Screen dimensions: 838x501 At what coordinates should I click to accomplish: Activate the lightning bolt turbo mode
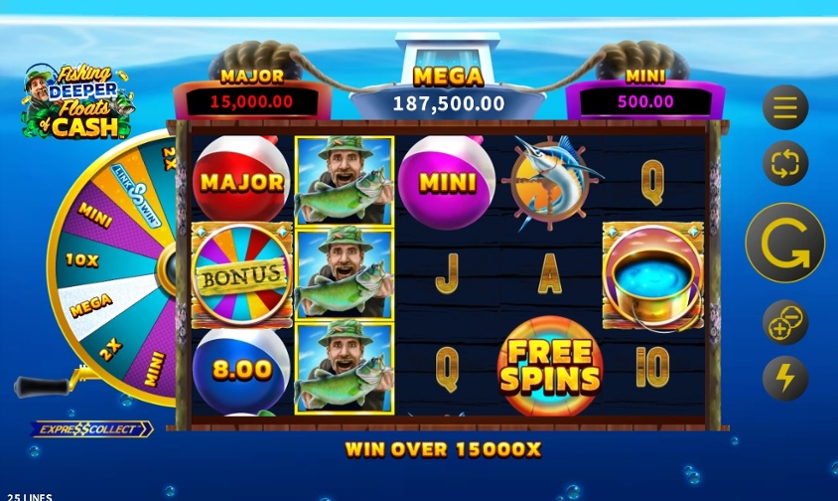(785, 379)
